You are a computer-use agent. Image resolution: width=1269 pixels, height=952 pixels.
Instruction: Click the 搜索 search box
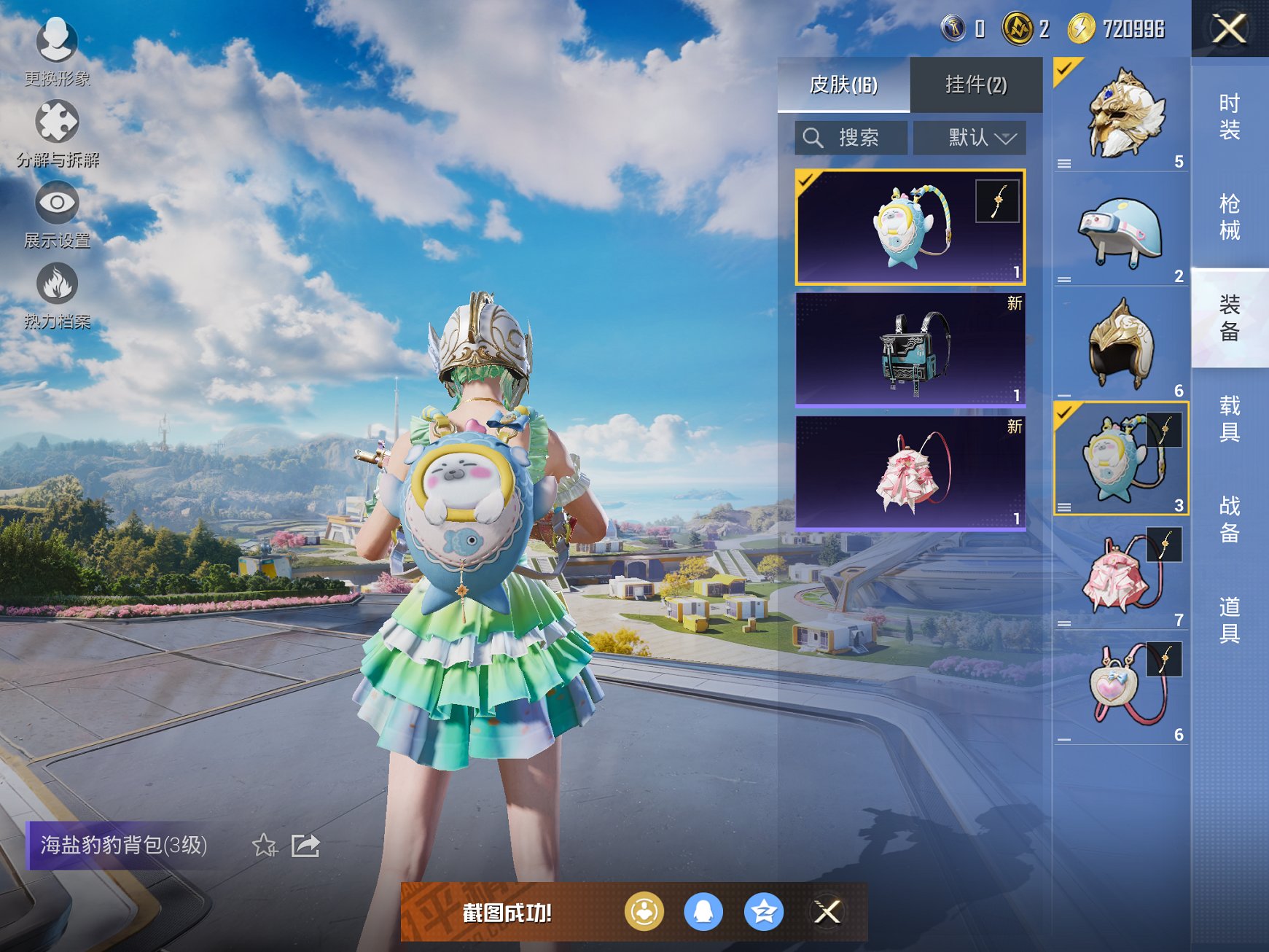point(851,137)
